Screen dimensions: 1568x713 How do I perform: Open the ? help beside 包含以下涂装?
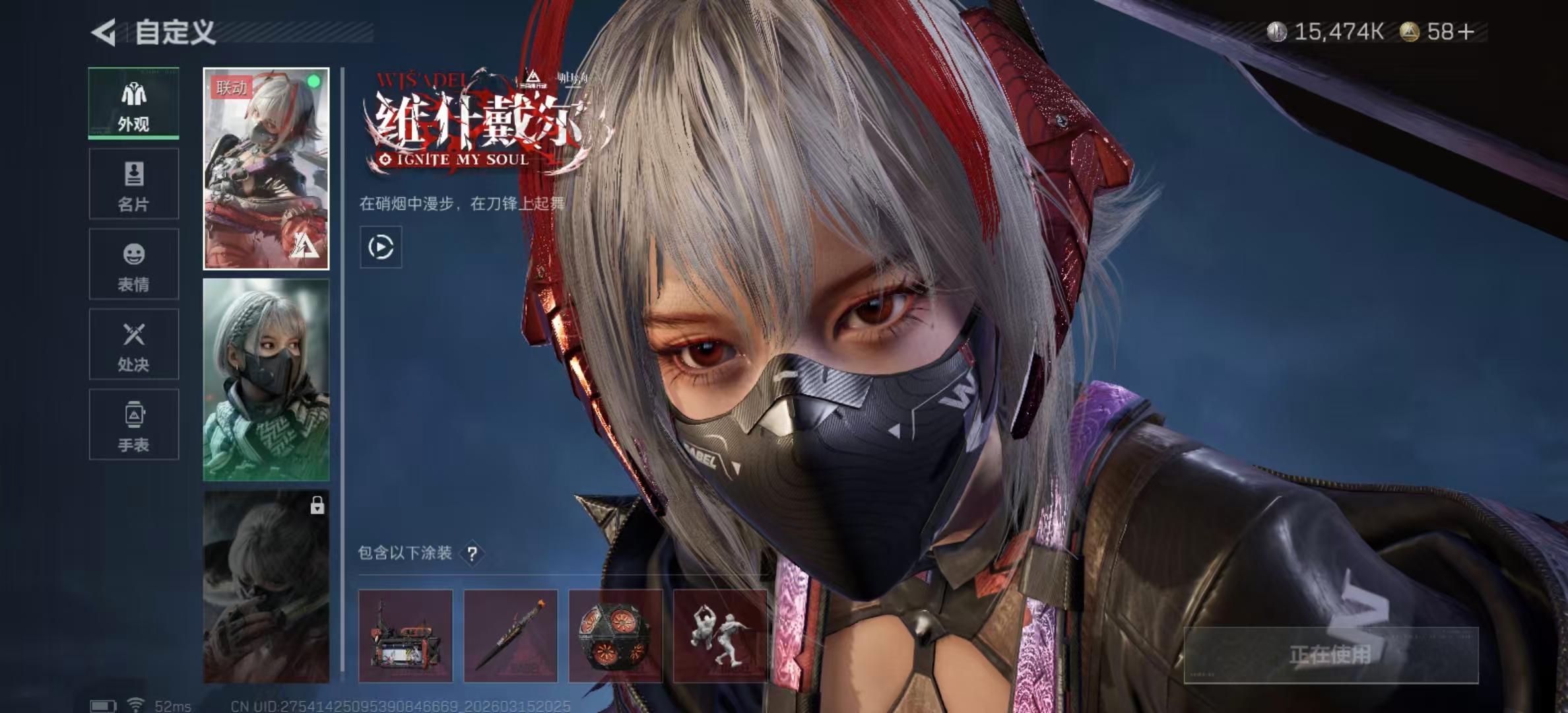coord(473,554)
